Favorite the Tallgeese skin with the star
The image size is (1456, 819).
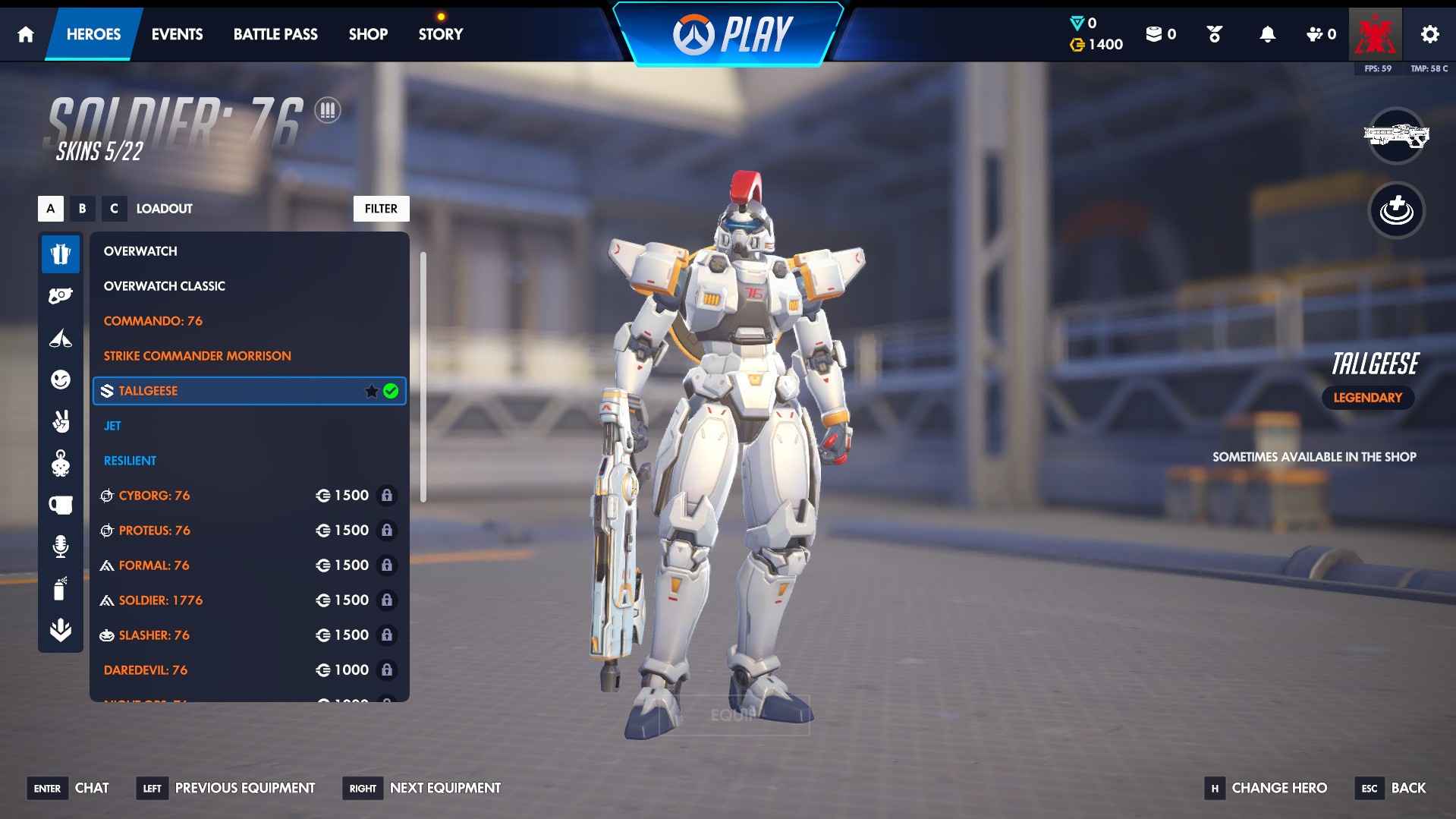[371, 390]
